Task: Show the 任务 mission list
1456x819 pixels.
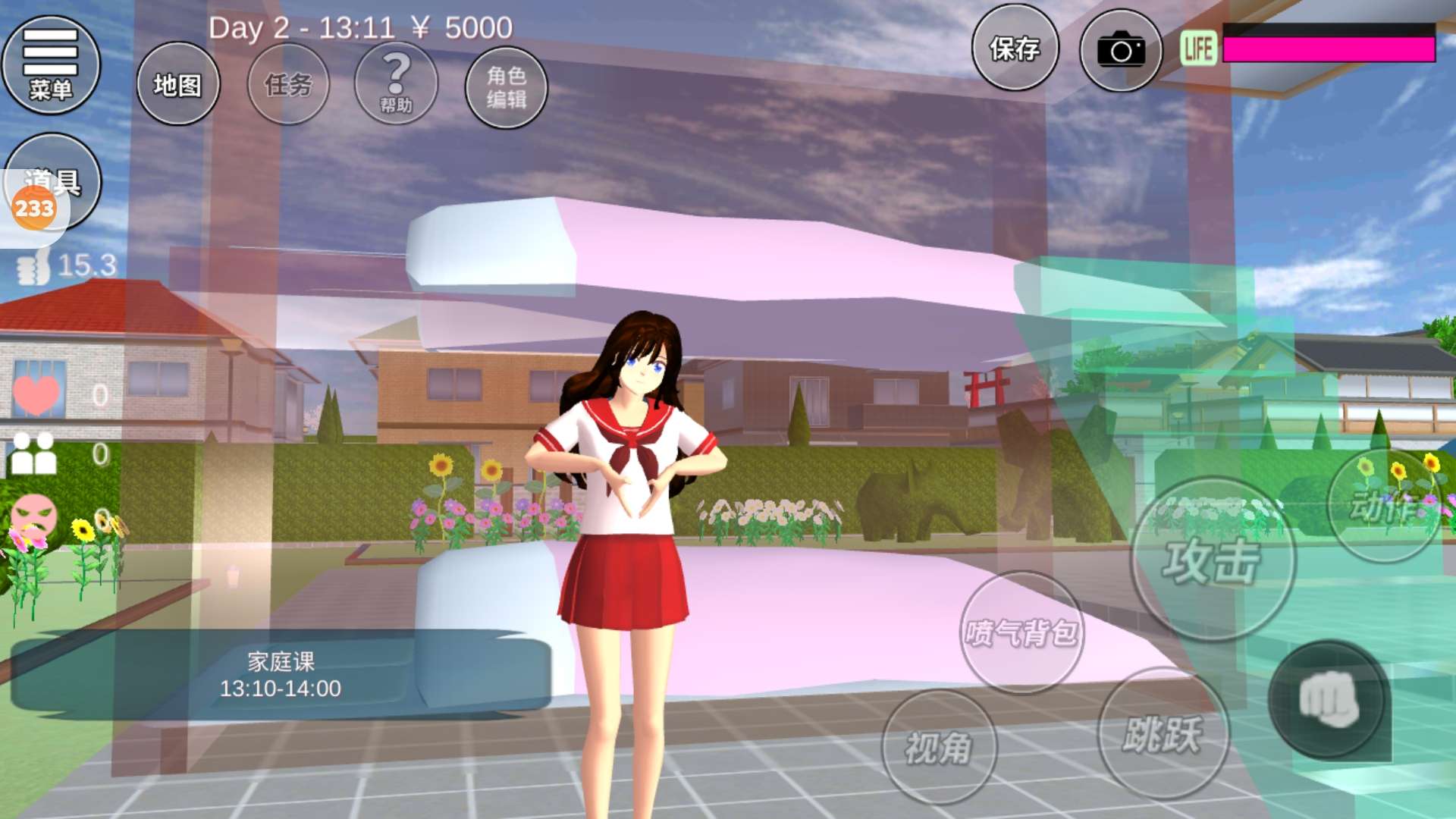Action: [x=288, y=84]
